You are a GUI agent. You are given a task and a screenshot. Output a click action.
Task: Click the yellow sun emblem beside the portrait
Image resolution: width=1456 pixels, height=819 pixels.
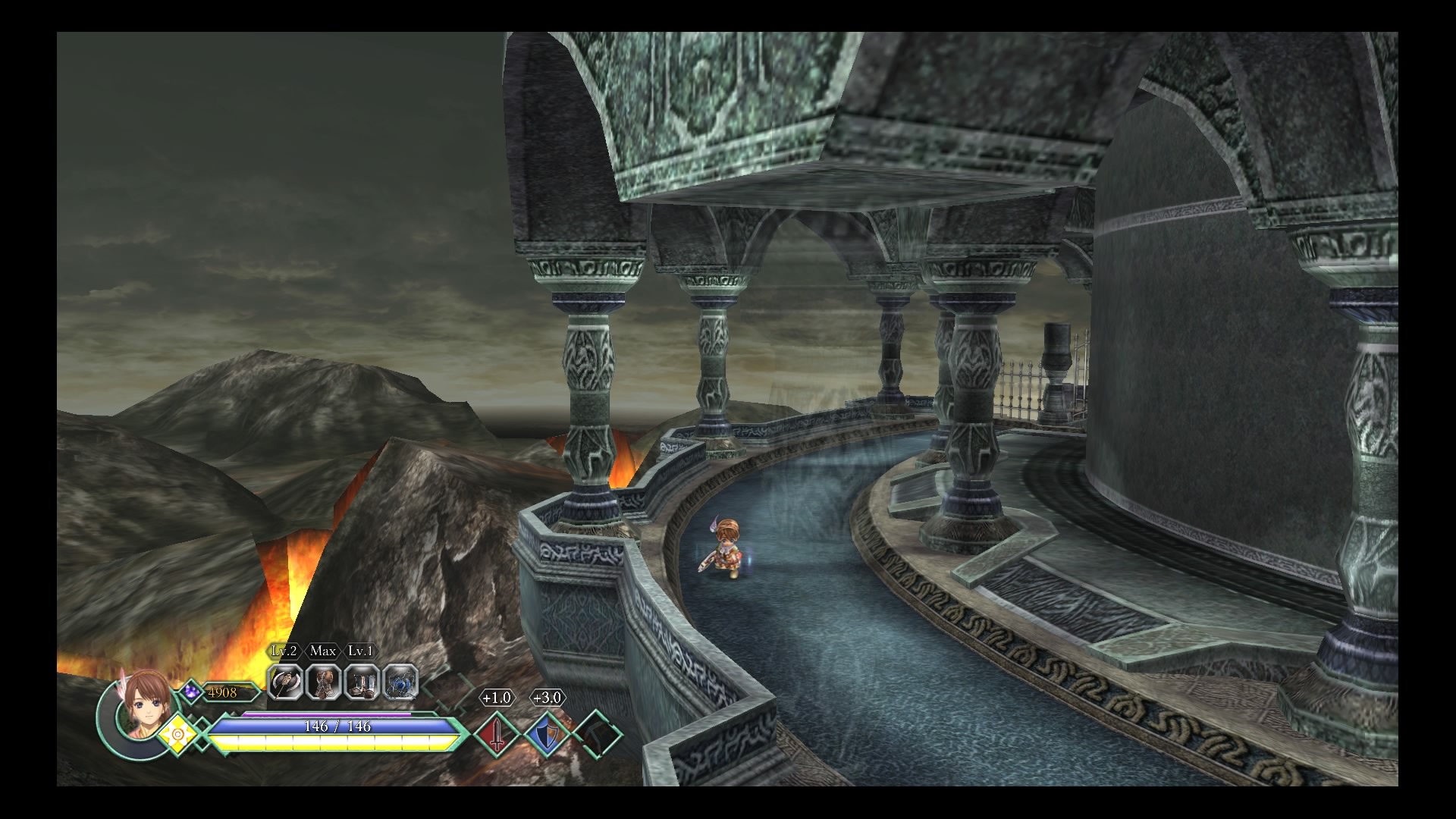tap(180, 734)
